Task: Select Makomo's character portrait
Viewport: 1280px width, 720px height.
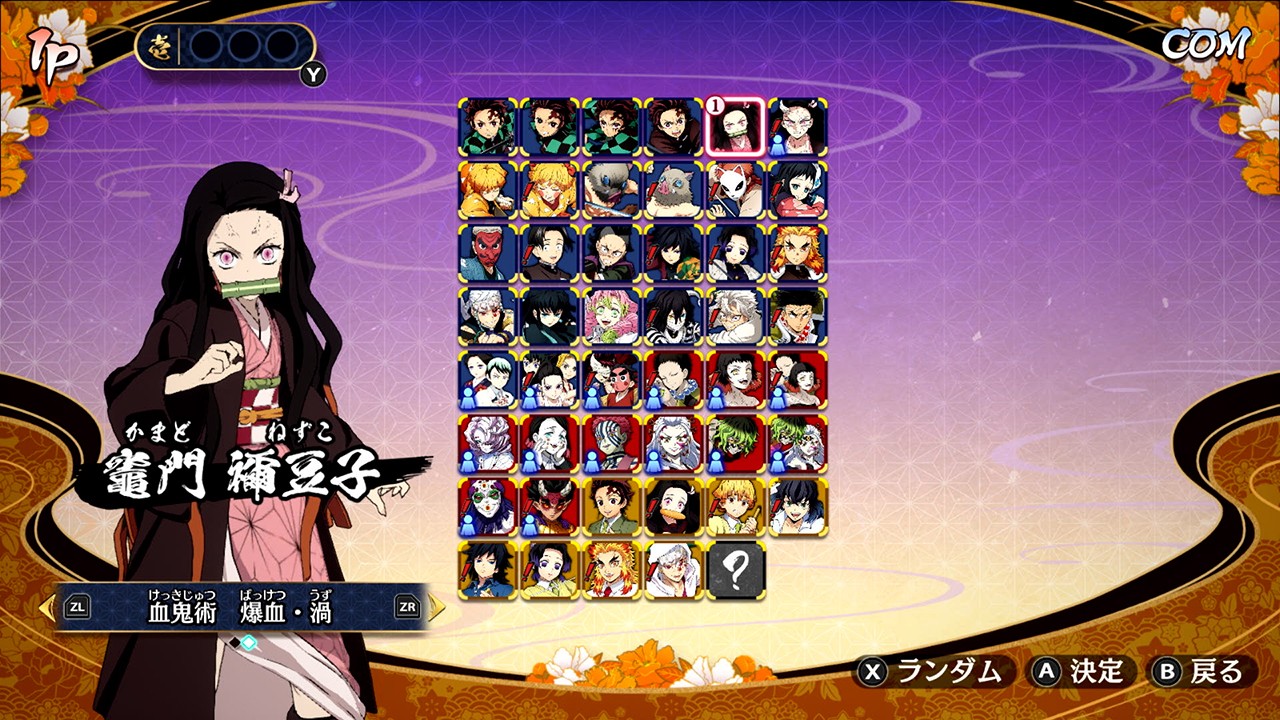Action: click(798, 190)
